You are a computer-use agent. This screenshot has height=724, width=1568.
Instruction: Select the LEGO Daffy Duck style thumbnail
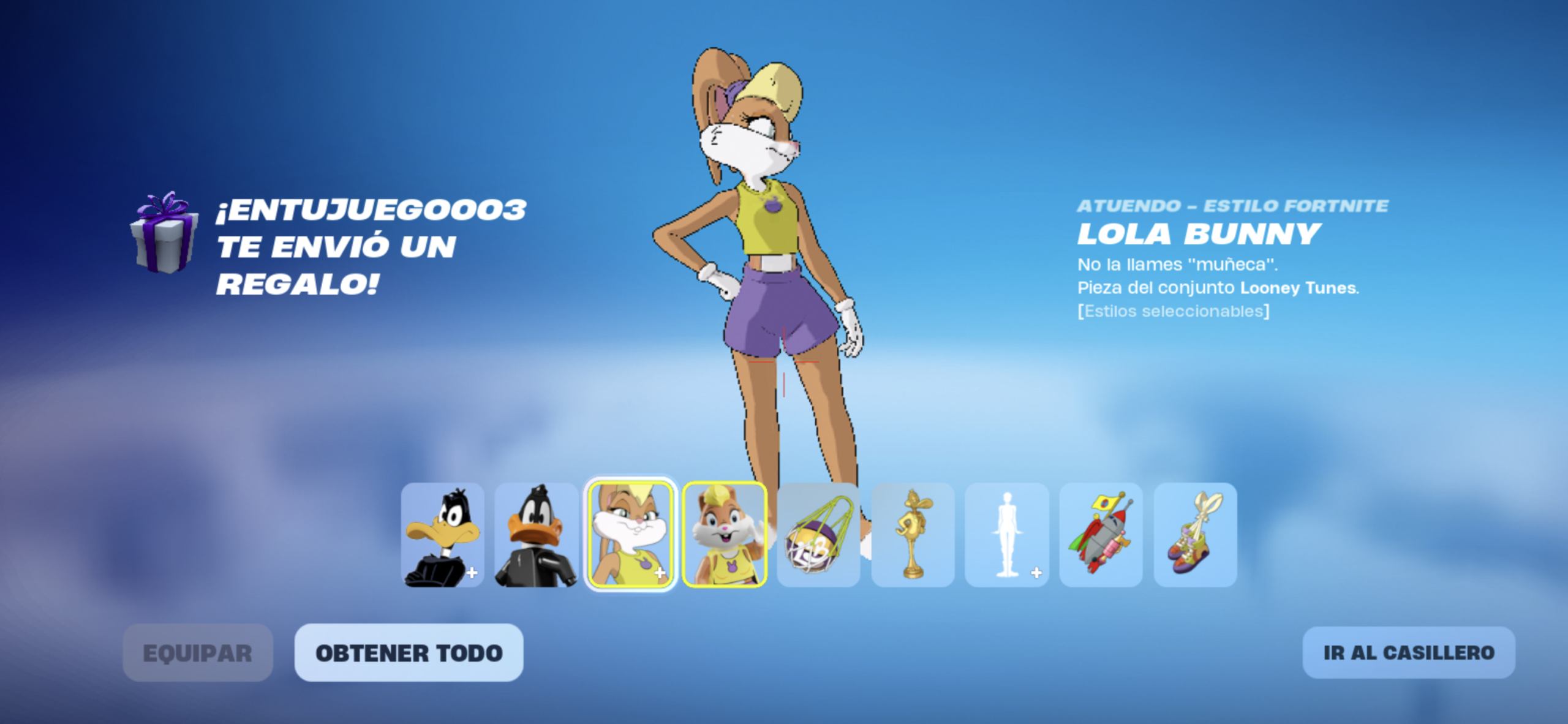[x=536, y=535]
